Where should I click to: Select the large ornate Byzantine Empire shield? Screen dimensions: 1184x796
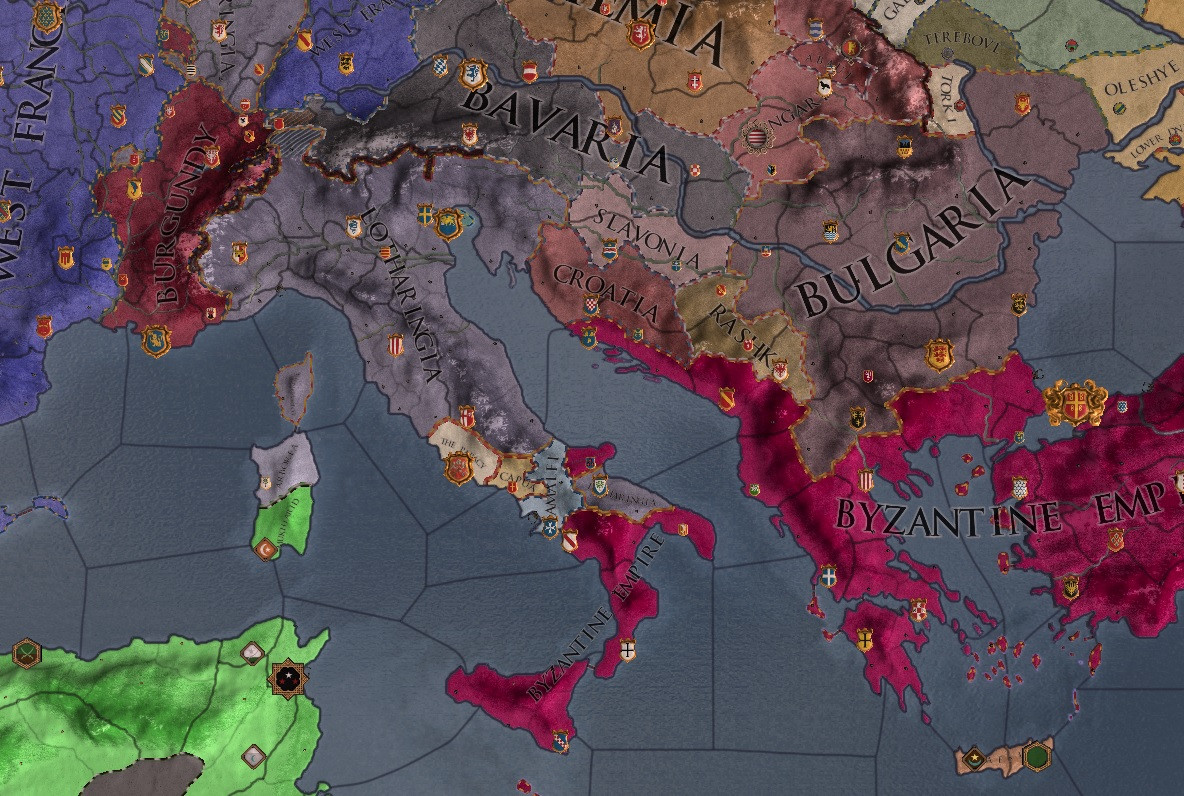1077,403
